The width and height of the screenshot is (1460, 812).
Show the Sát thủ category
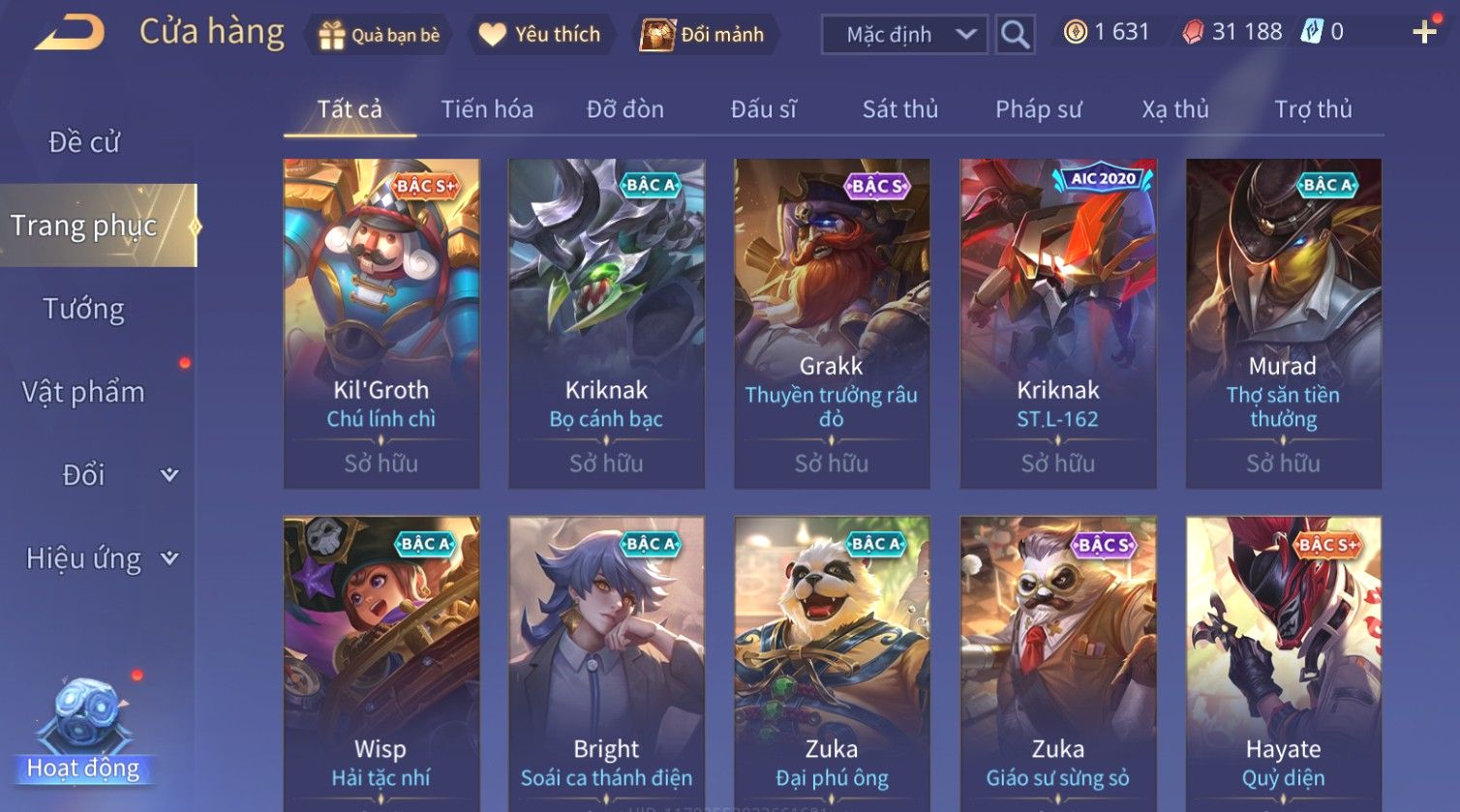point(899,109)
